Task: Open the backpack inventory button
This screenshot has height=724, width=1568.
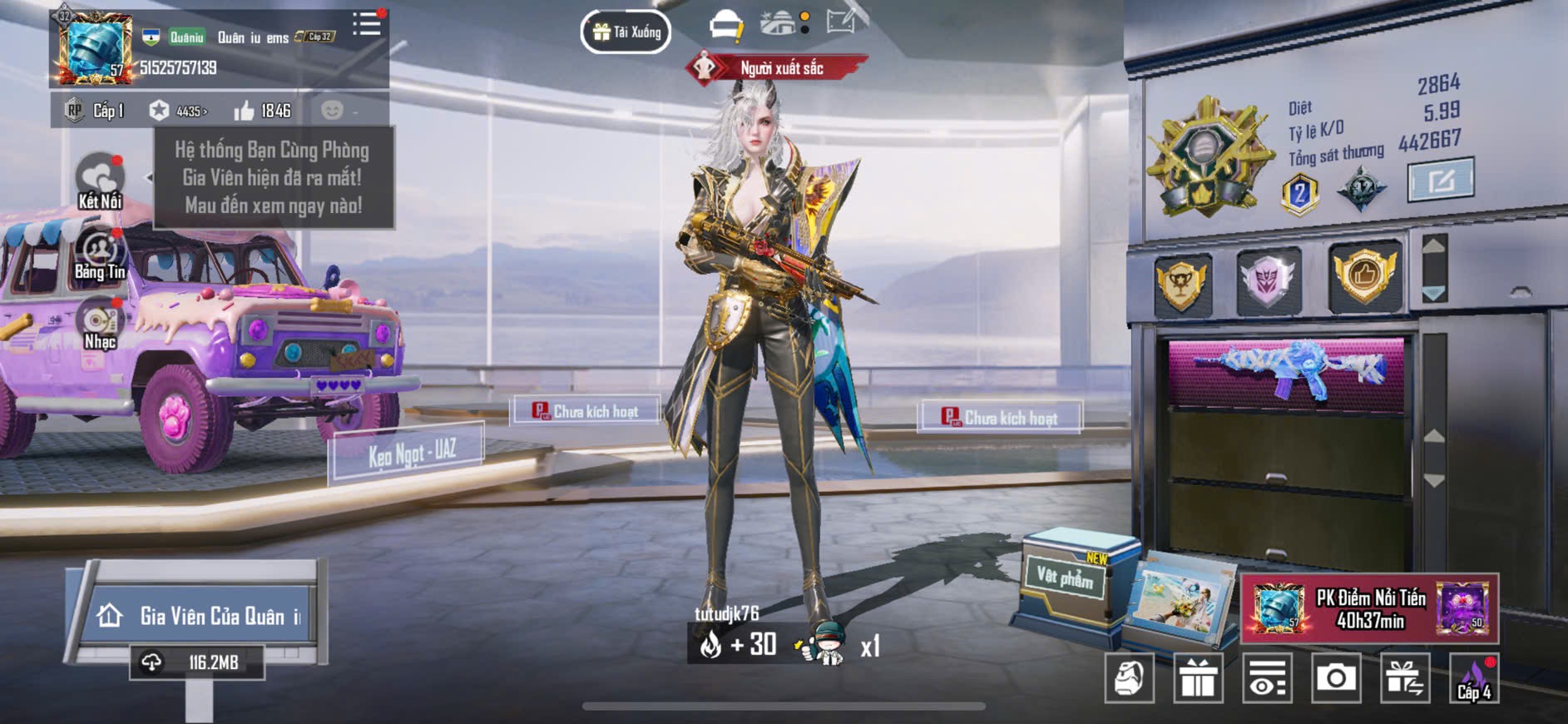Action: click(x=1129, y=678)
